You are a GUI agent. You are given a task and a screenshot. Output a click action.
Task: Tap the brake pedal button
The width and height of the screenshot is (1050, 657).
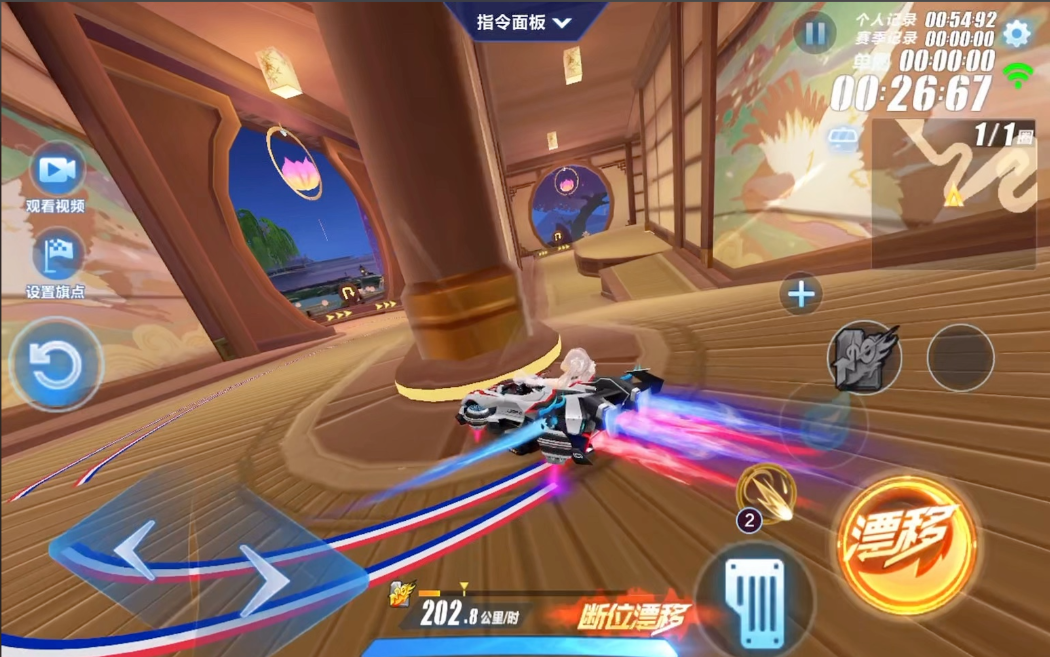tap(755, 597)
